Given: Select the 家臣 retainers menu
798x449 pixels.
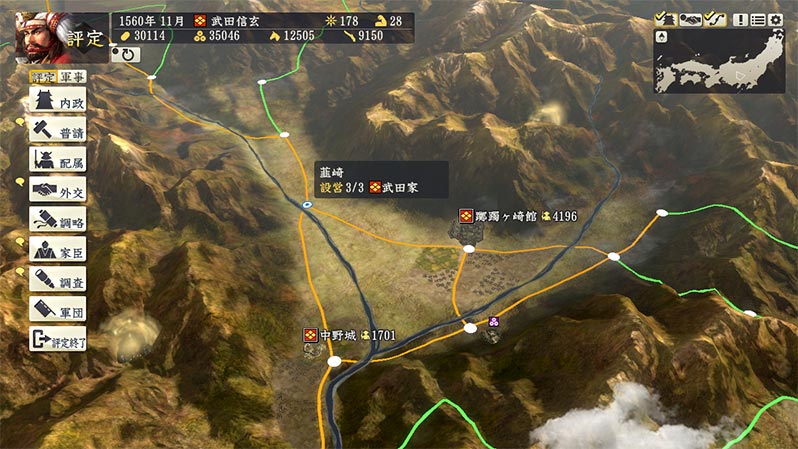Looking at the screenshot, I should pyautogui.click(x=57, y=249).
